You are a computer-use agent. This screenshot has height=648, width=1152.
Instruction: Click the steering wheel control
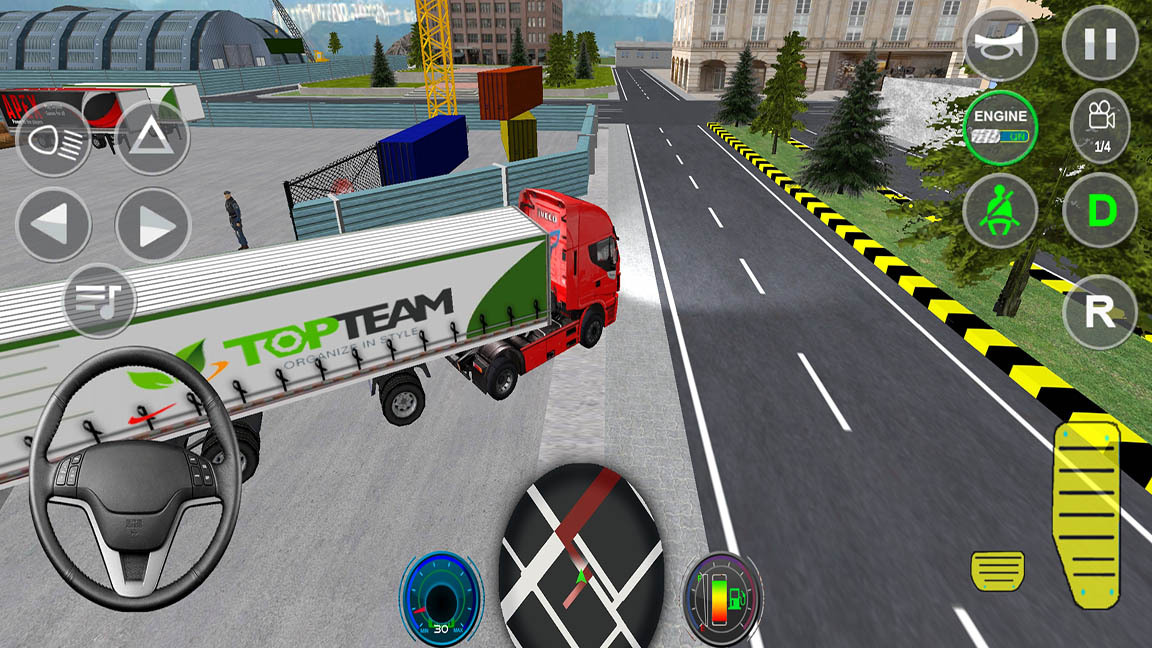(135, 477)
